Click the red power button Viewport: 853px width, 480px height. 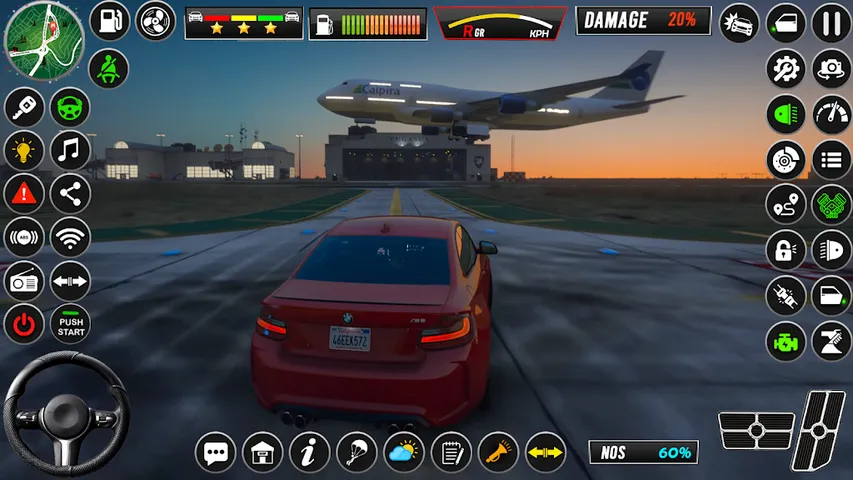click(24, 324)
